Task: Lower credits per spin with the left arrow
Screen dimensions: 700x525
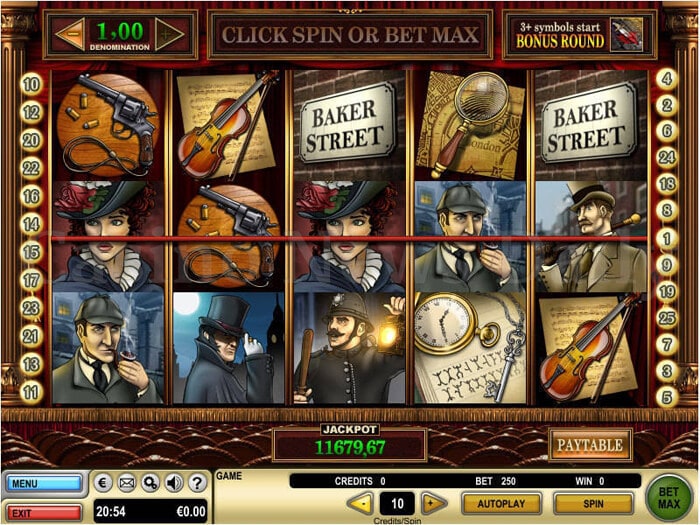Action: click(360, 503)
